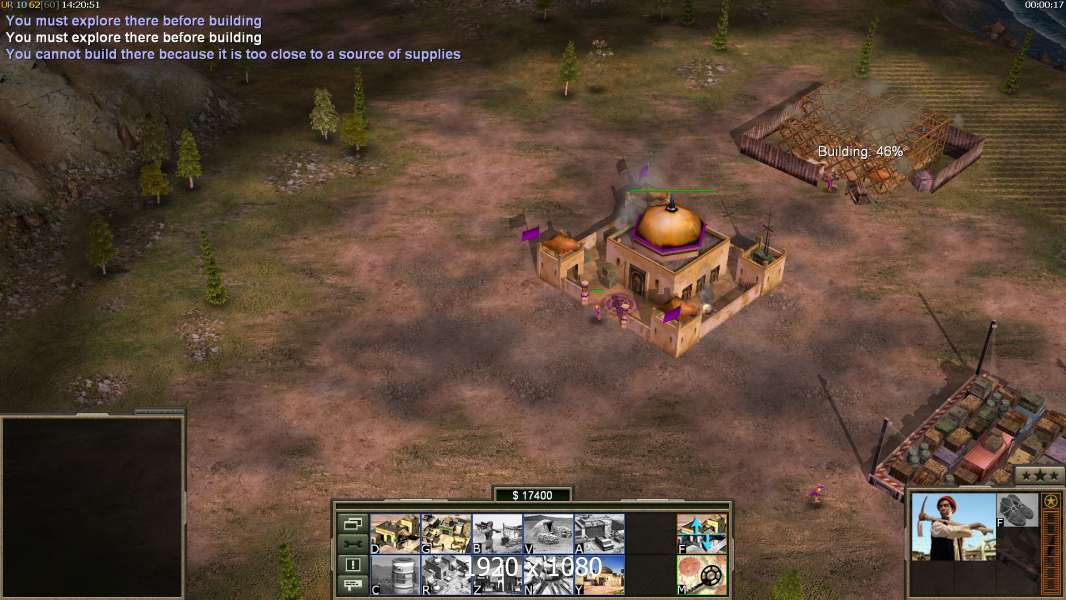Choose the build icon marked R
The image size is (1066, 600).
pos(446,574)
